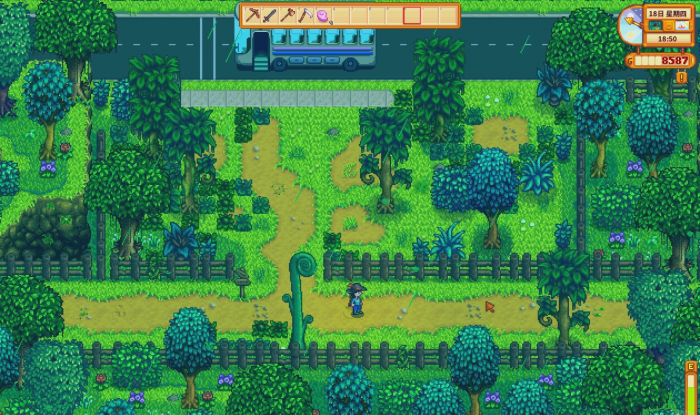Choose the axe tool slot
This screenshot has height=415, width=700.
[x=287, y=15]
